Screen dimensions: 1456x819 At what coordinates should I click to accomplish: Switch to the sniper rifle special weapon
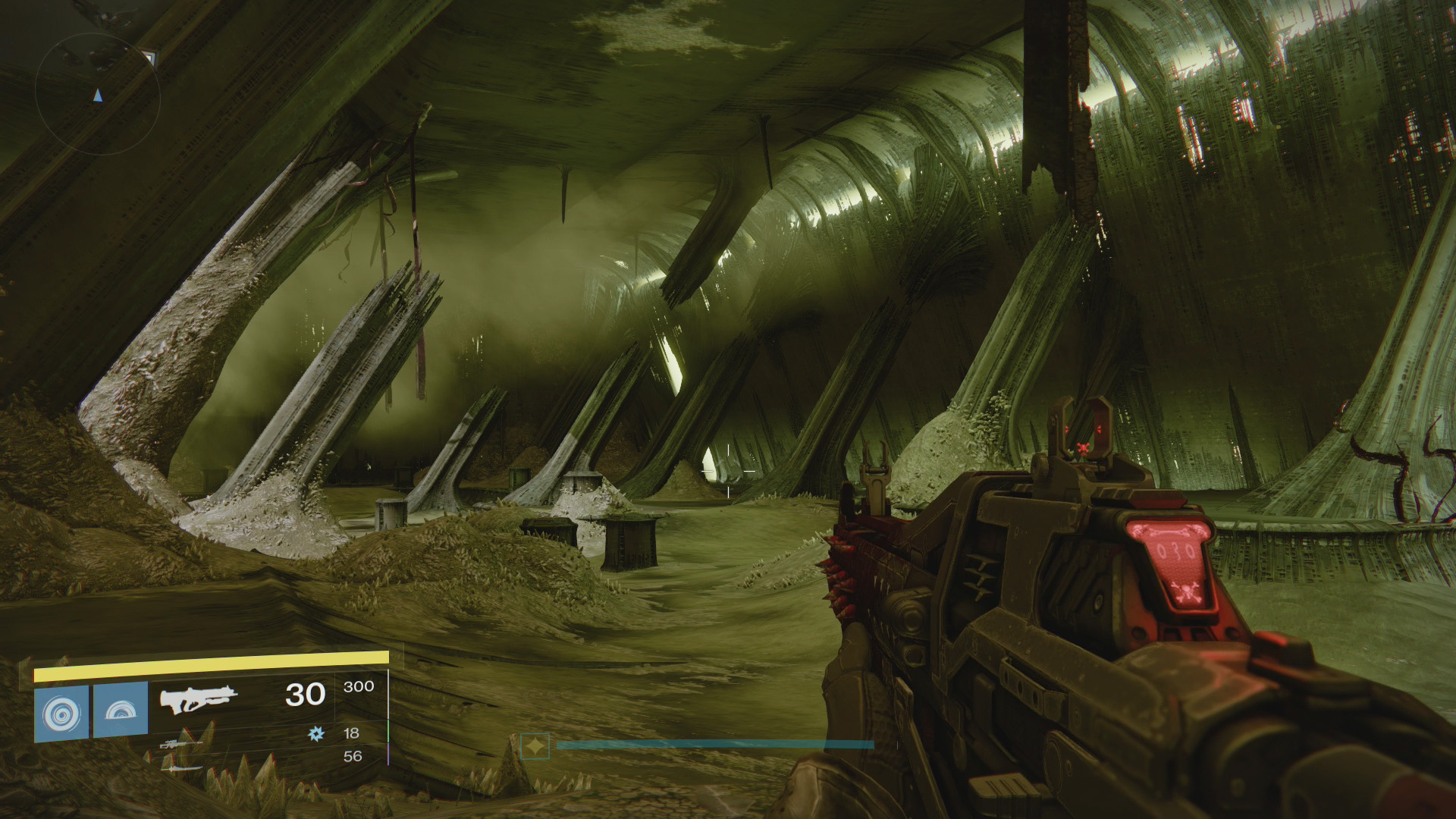click(182, 744)
